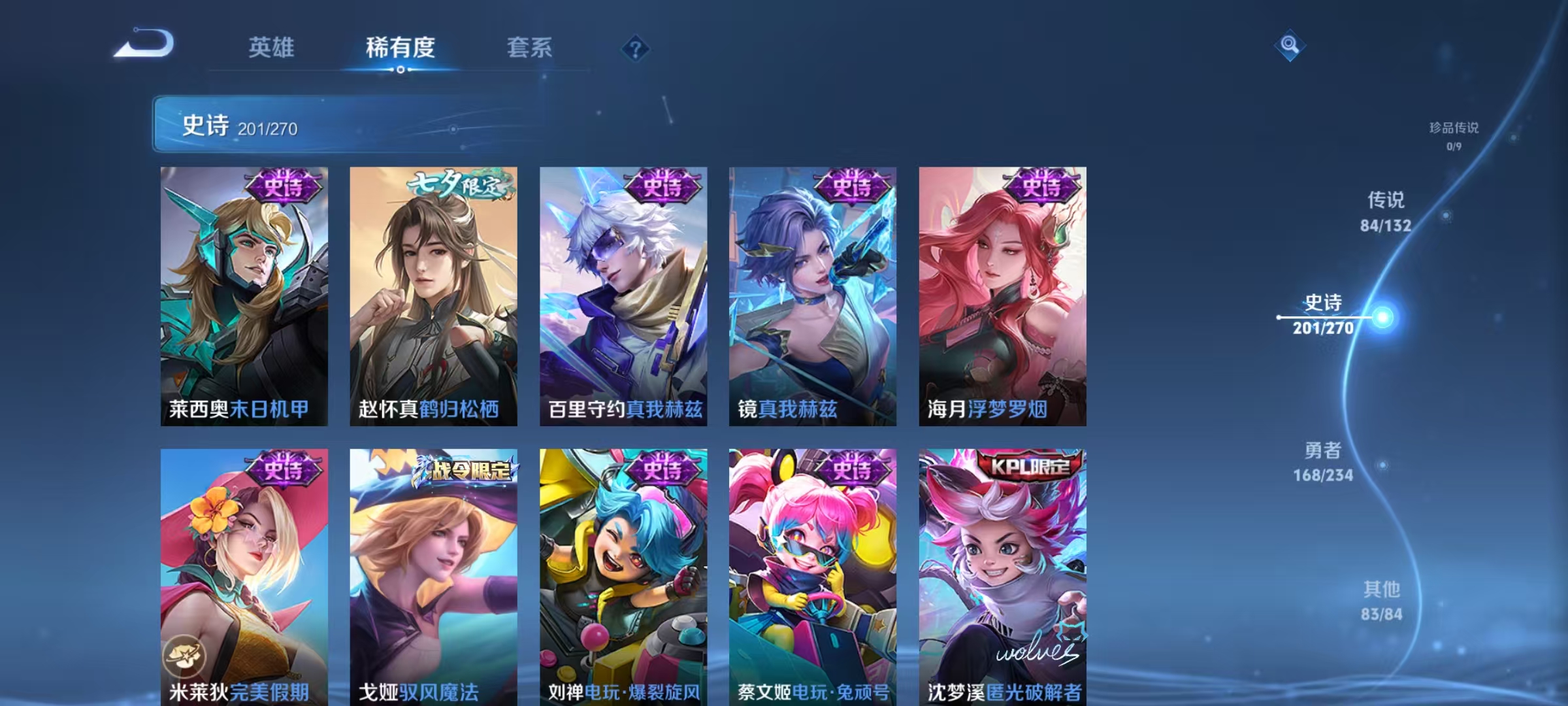Open the 刘禅 电玩·爆裂旋风 skin card

click(x=626, y=575)
